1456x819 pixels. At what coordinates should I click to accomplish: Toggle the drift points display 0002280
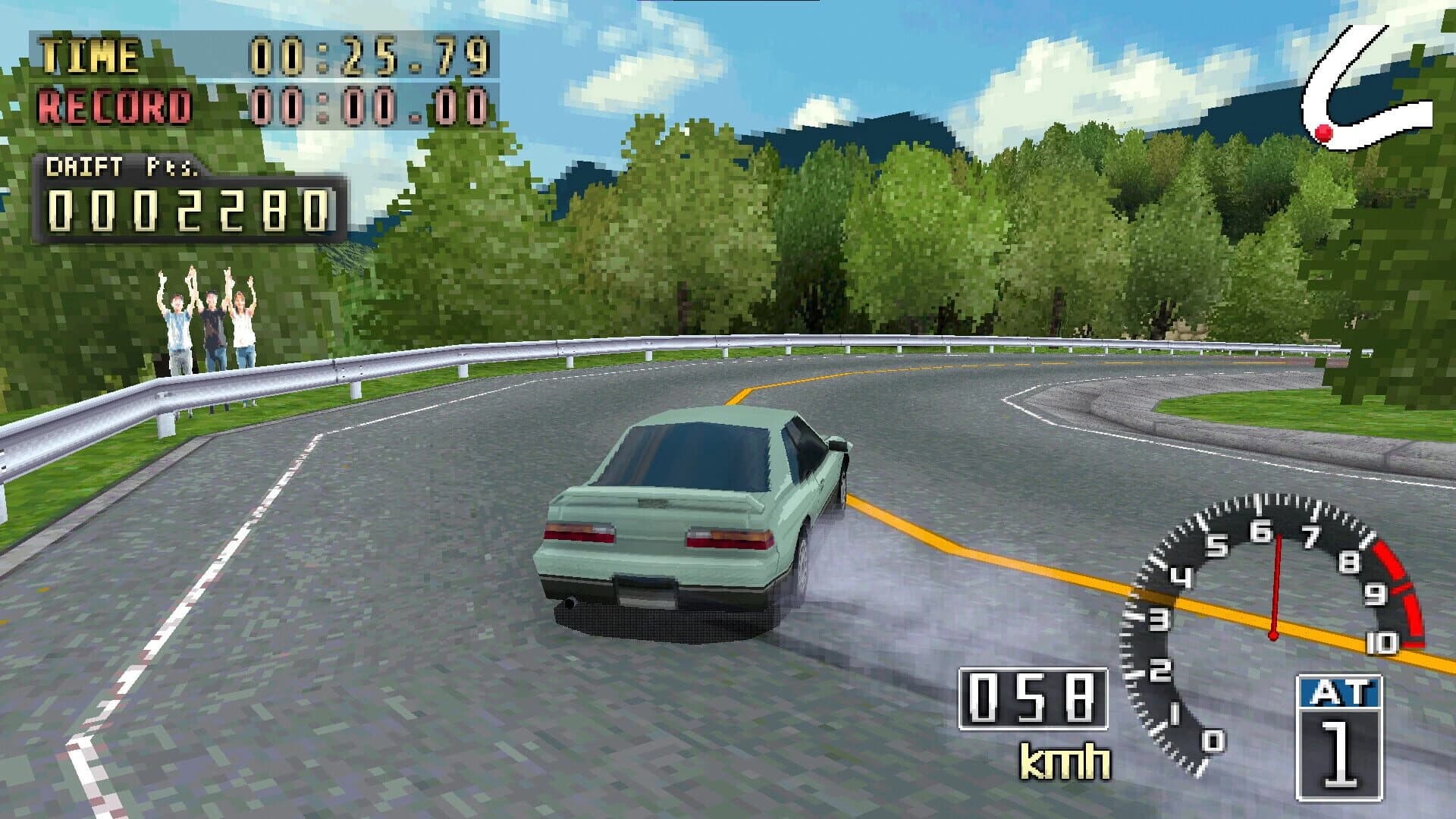click(x=186, y=209)
